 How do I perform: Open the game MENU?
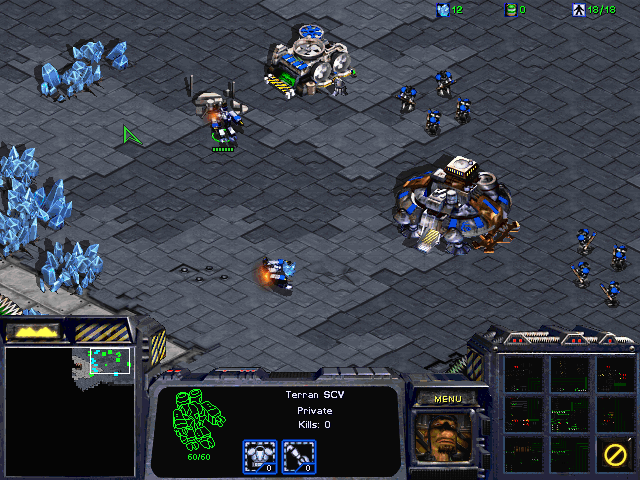pos(447,399)
